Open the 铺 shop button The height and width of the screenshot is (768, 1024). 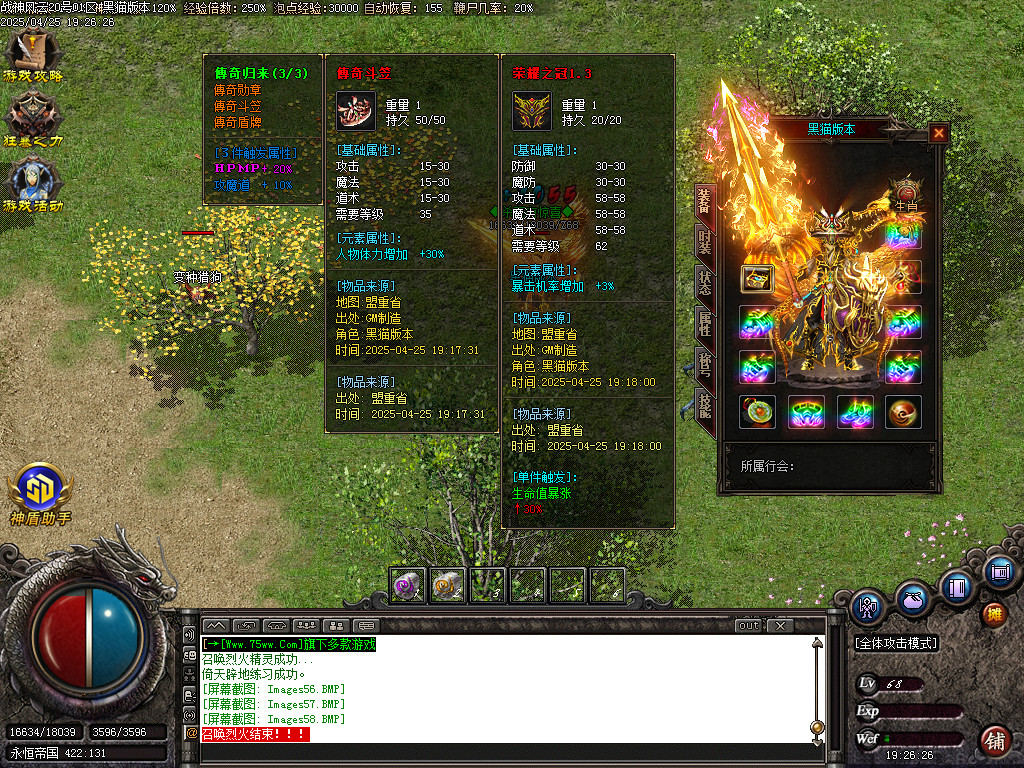point(994,740)
